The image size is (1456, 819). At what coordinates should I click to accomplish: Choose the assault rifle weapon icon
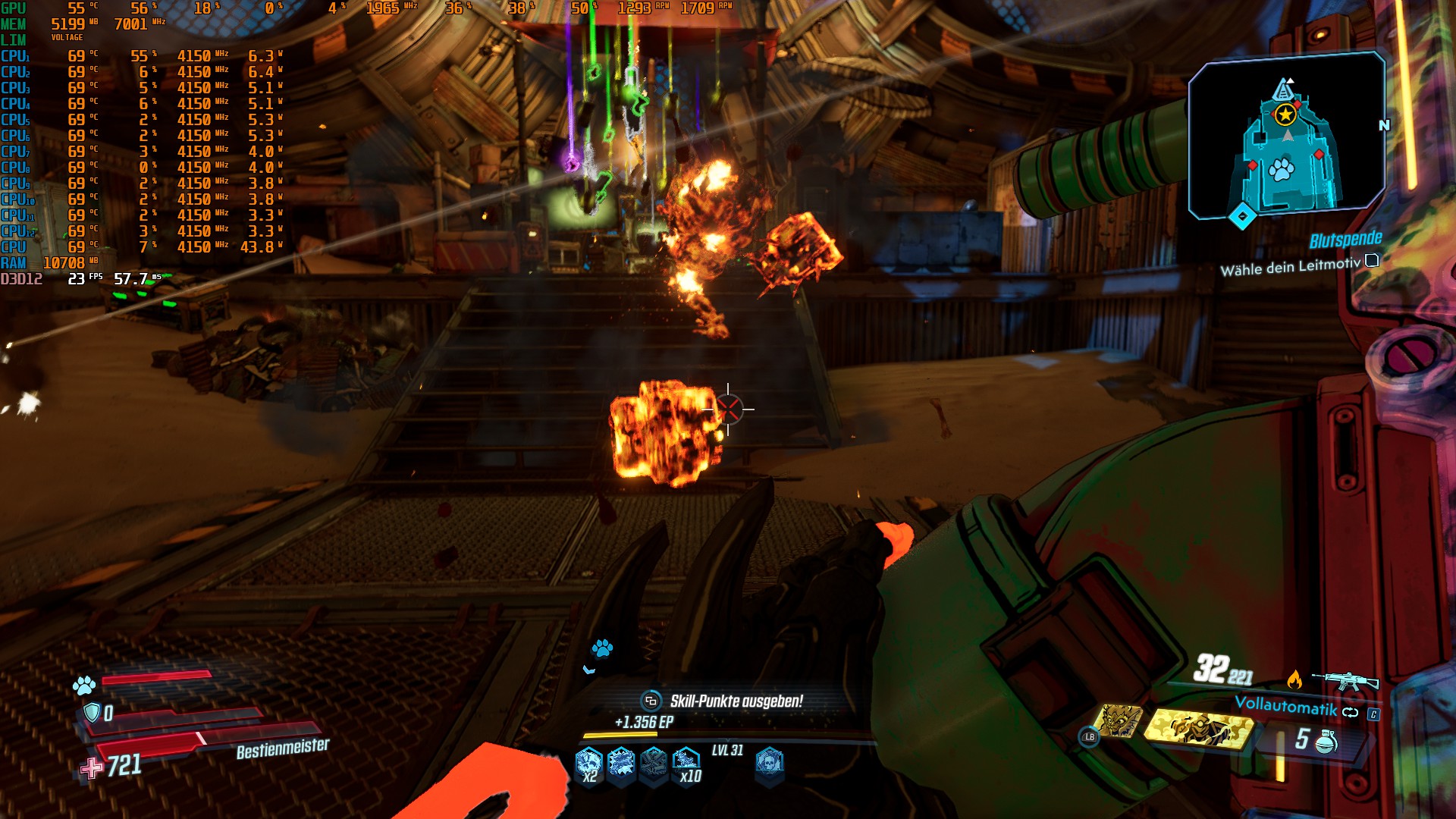pyautogui.click(x=1345, y=679)
